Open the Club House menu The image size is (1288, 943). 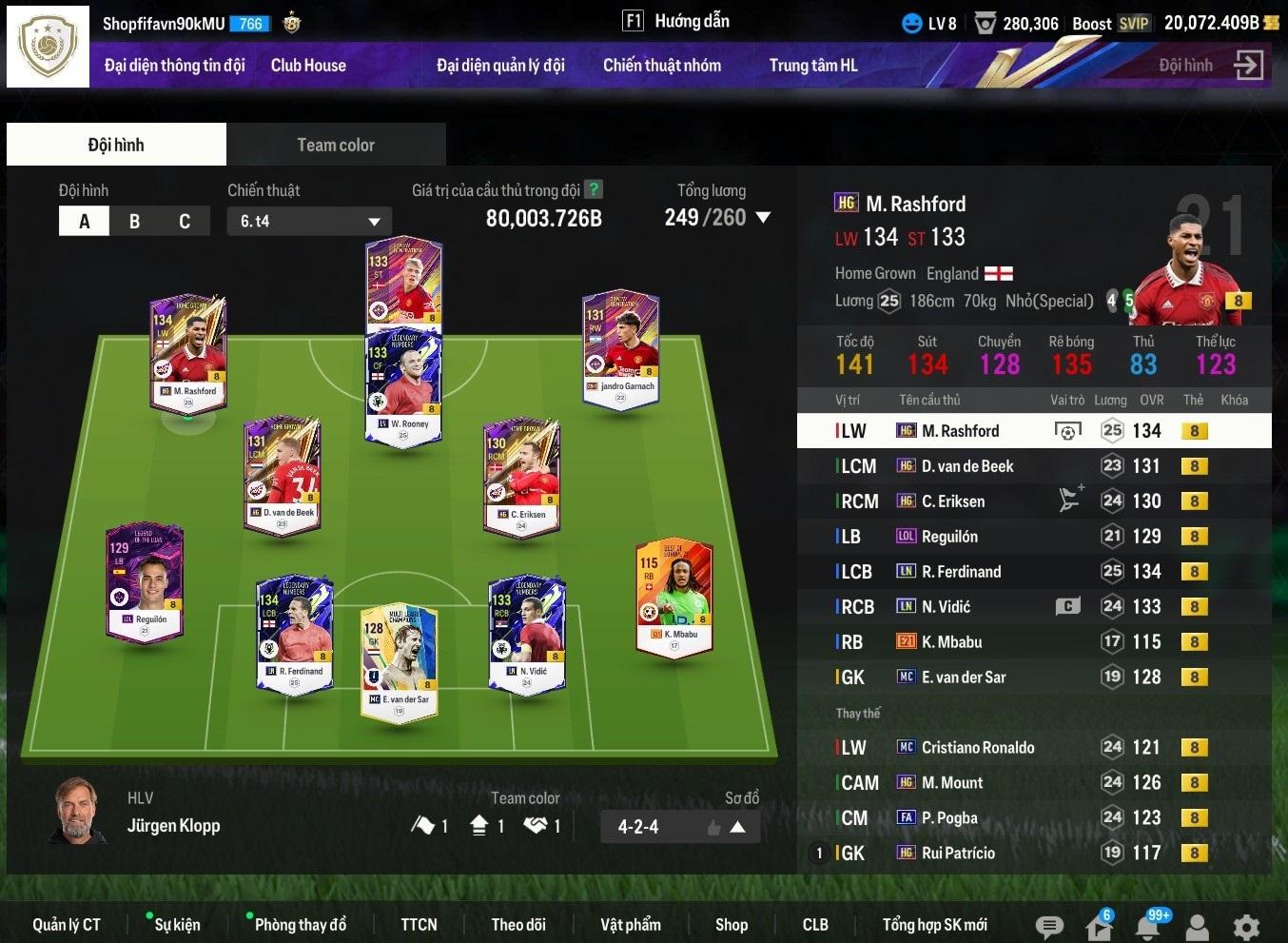click(308, 66)
